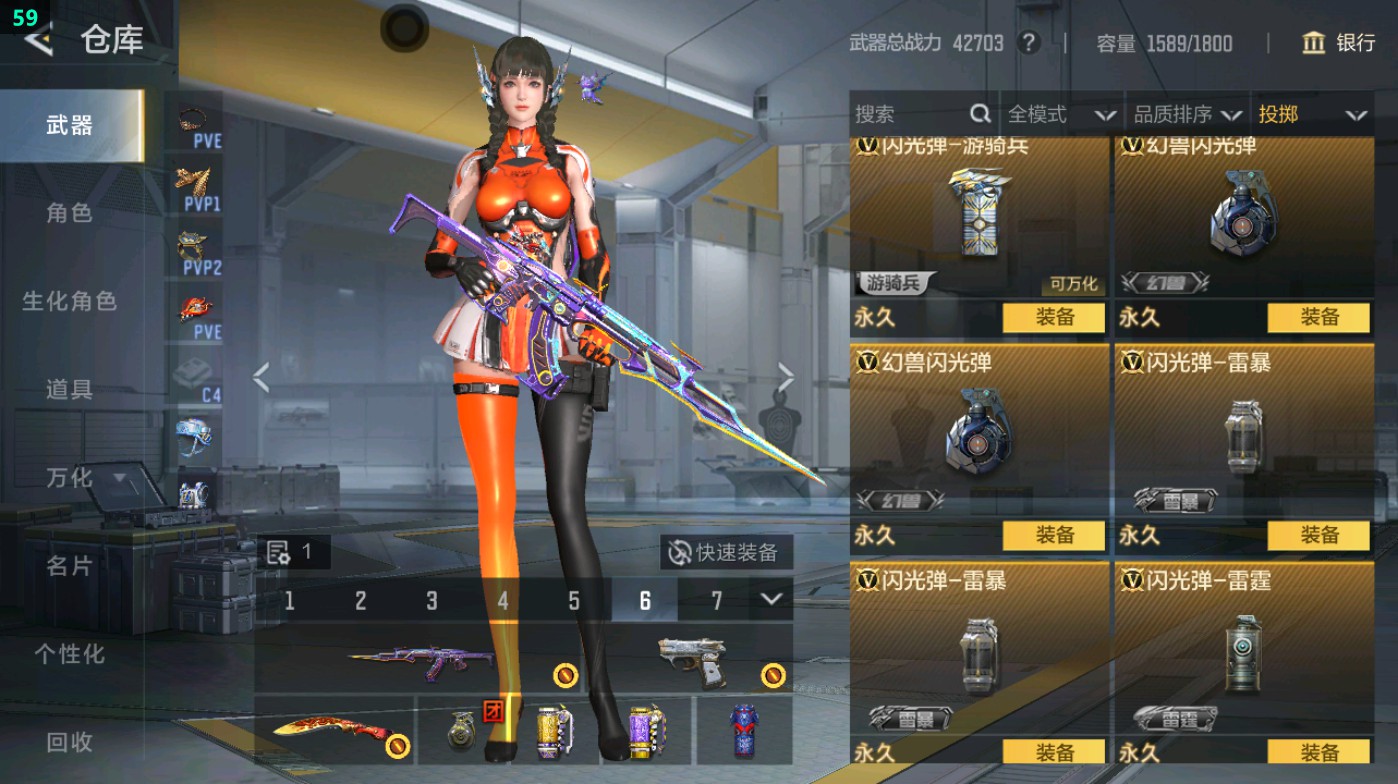Screen dimensions: 1398x784
Task: Select the purple rifle primary weapon slot
Action: [x=420, y=659]
